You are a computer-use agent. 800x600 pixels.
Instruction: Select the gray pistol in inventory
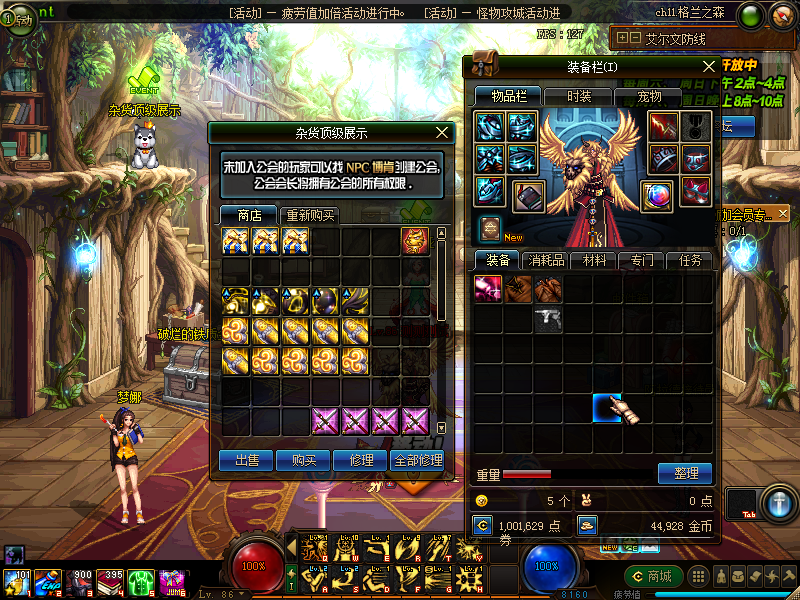[547, 319]
